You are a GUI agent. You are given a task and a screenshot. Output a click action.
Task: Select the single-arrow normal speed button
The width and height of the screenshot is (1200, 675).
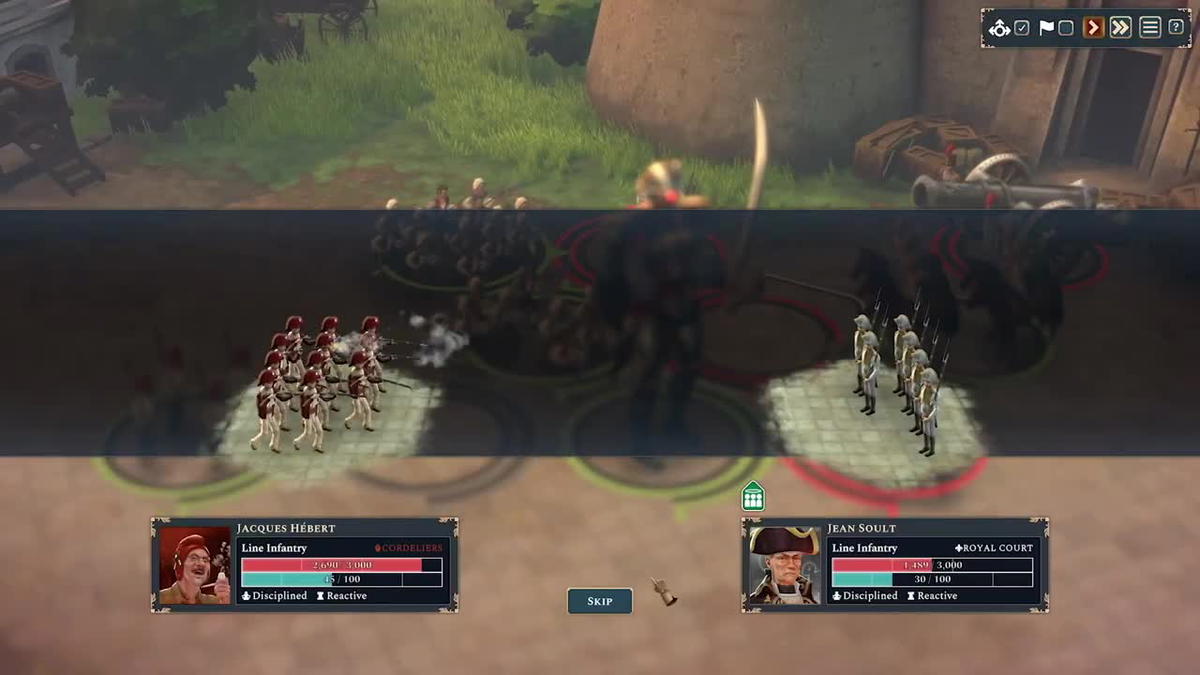coord(1094,28)
